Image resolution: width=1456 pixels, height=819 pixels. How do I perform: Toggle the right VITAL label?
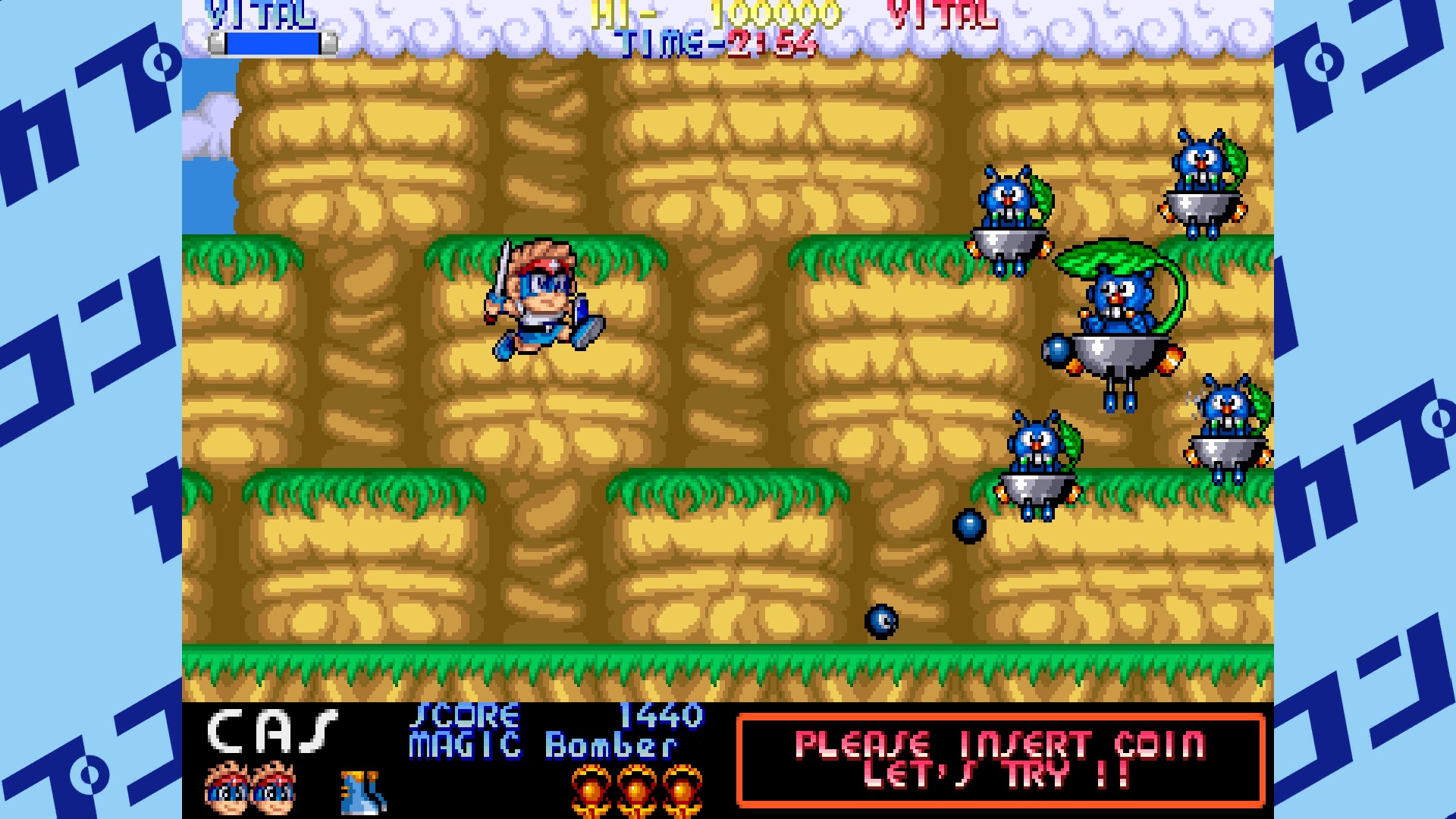click(x=943, y=12)
